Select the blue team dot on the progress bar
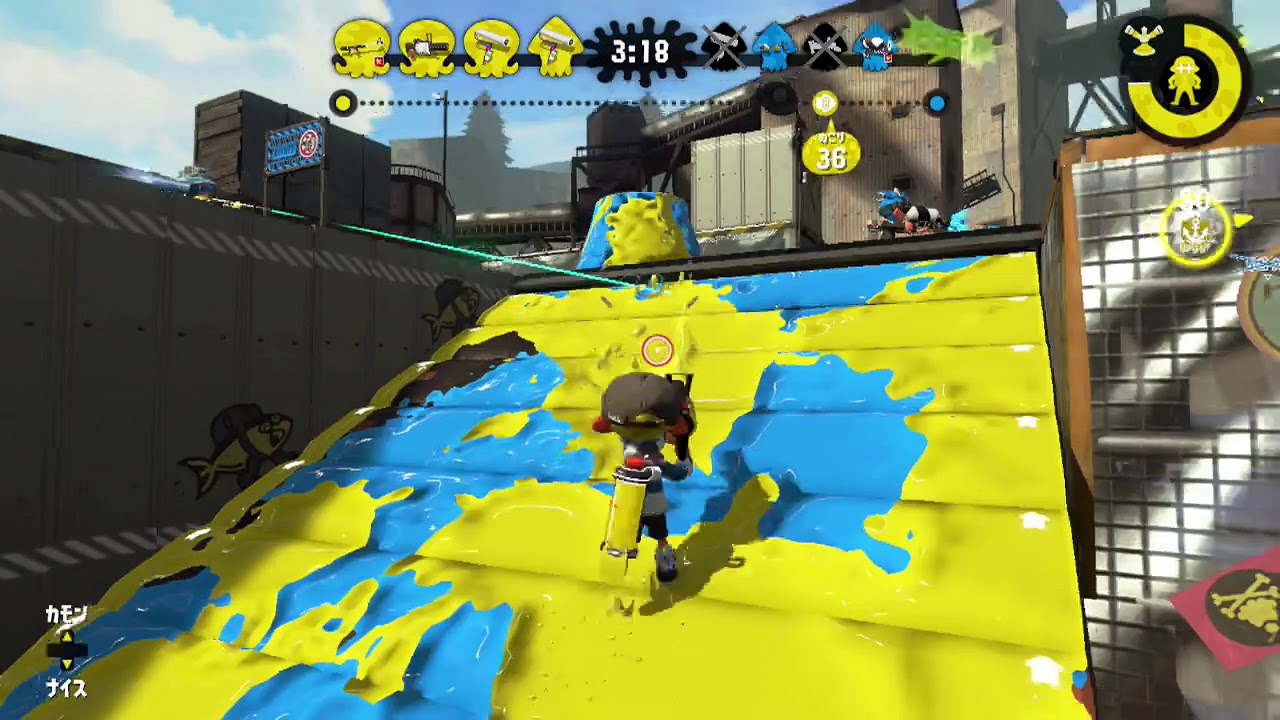Screen dimensions: 1280x720 click(x=935, y=102)
